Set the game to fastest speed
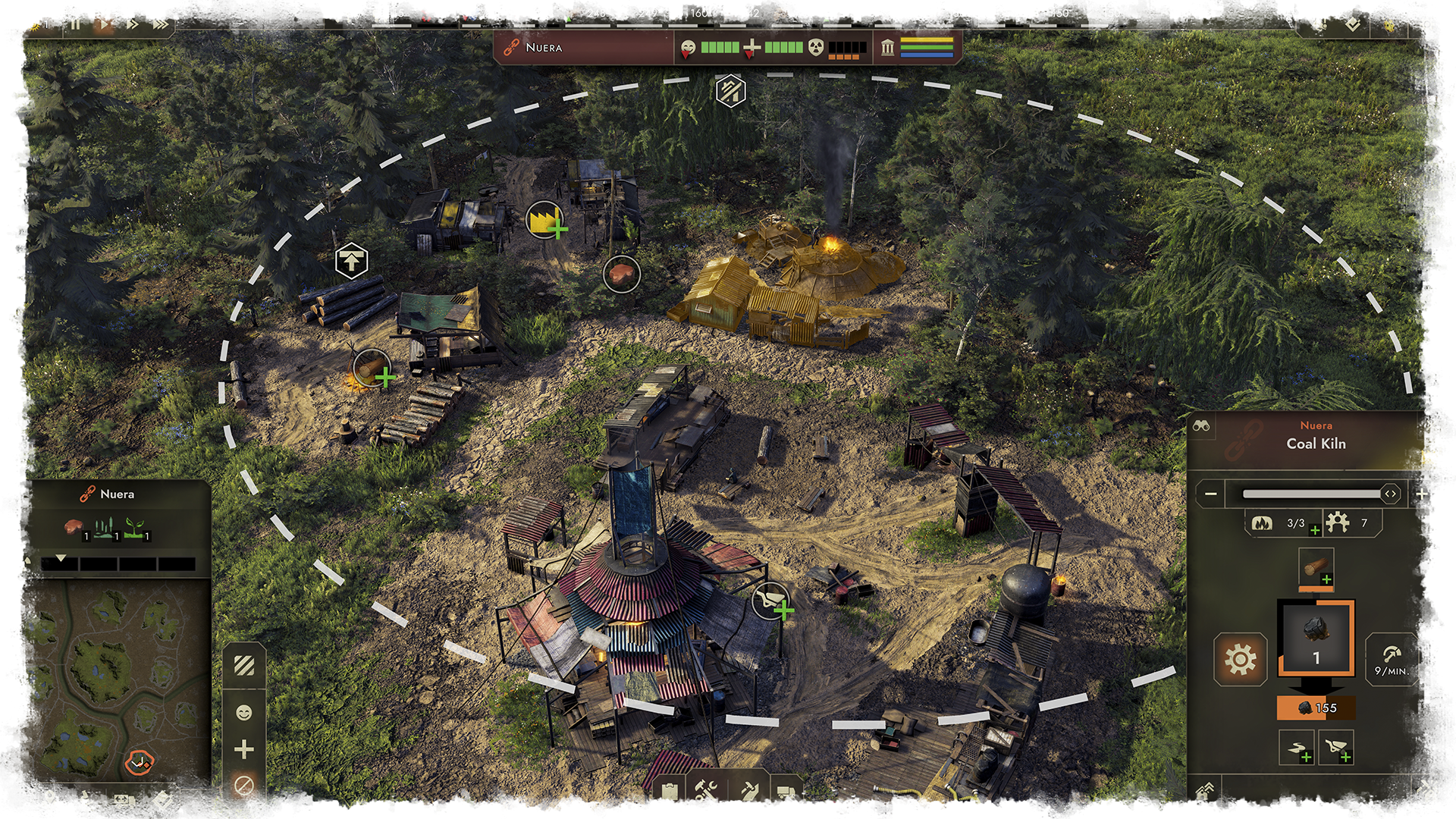The image size is (1456, 819). click(160, 24)
